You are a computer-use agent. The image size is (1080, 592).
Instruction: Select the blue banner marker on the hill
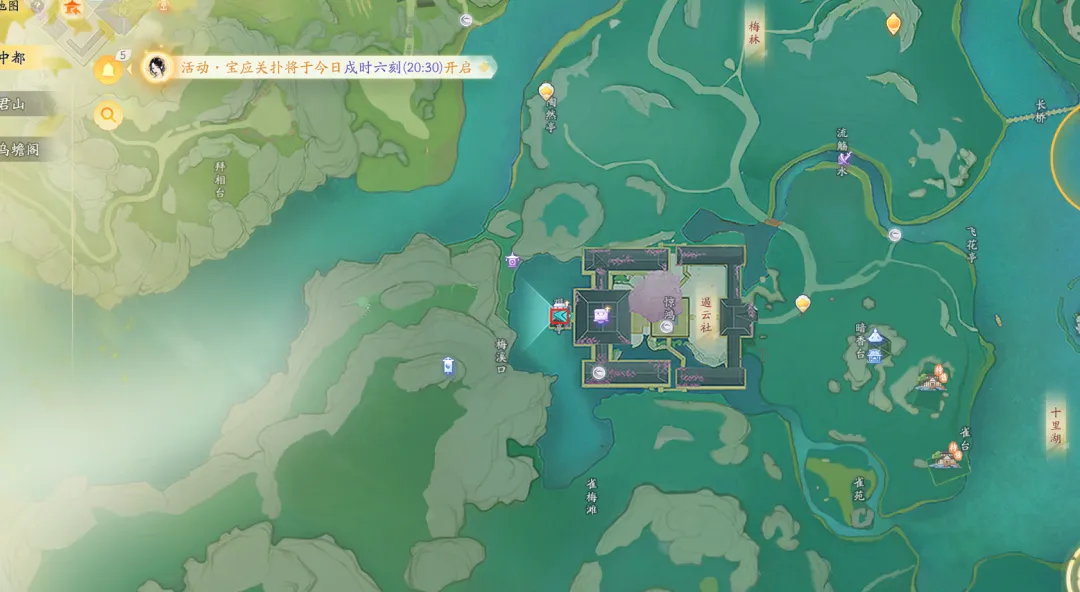[x=448, y=366]
